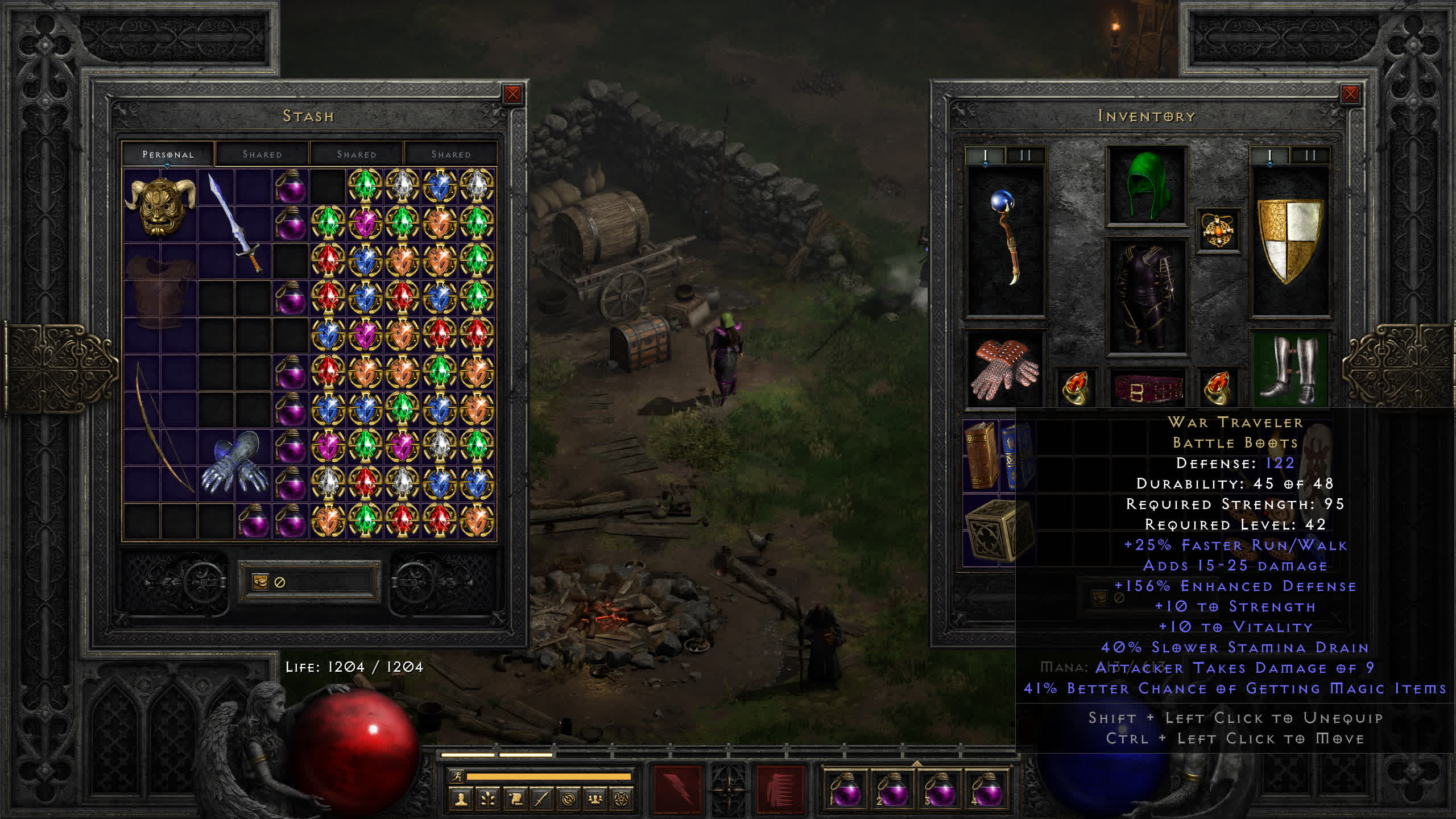
Task: Select the equipped War Traveler boots
Action: coord(1289,370)
